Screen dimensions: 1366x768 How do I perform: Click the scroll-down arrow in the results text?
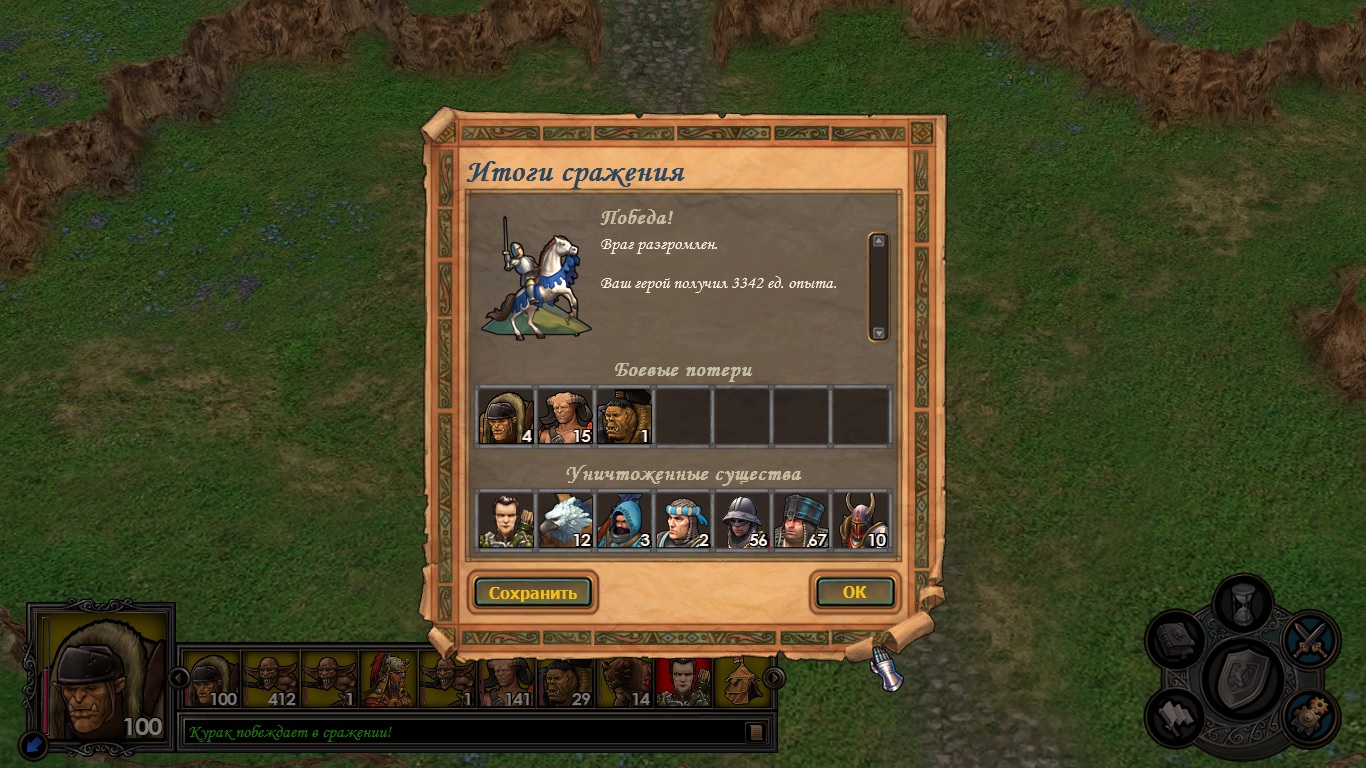coord(878,333)
